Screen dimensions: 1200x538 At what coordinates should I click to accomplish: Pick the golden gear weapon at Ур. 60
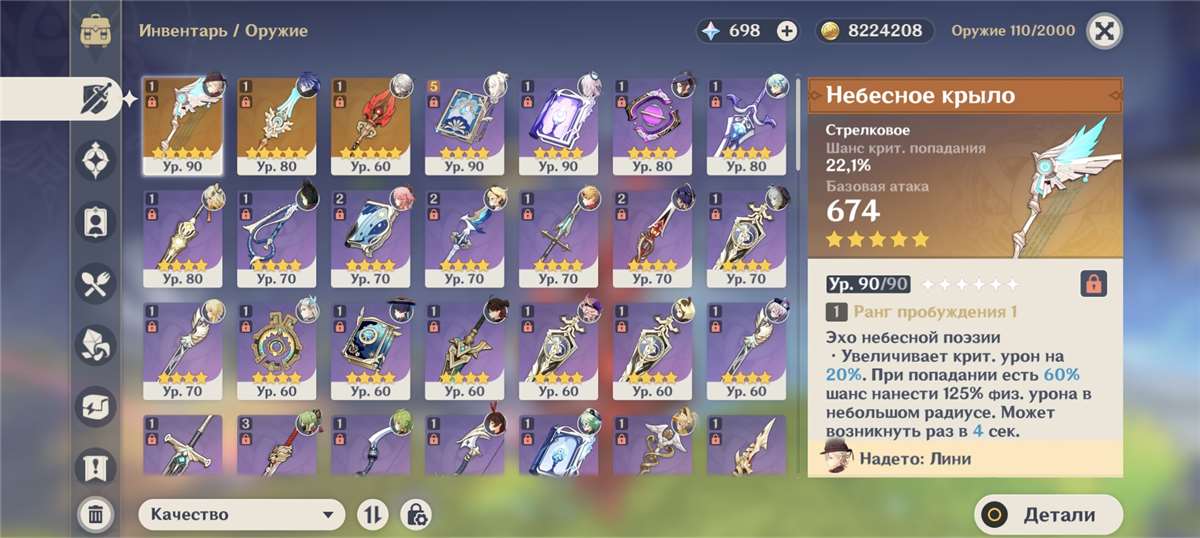click(277, 350)
